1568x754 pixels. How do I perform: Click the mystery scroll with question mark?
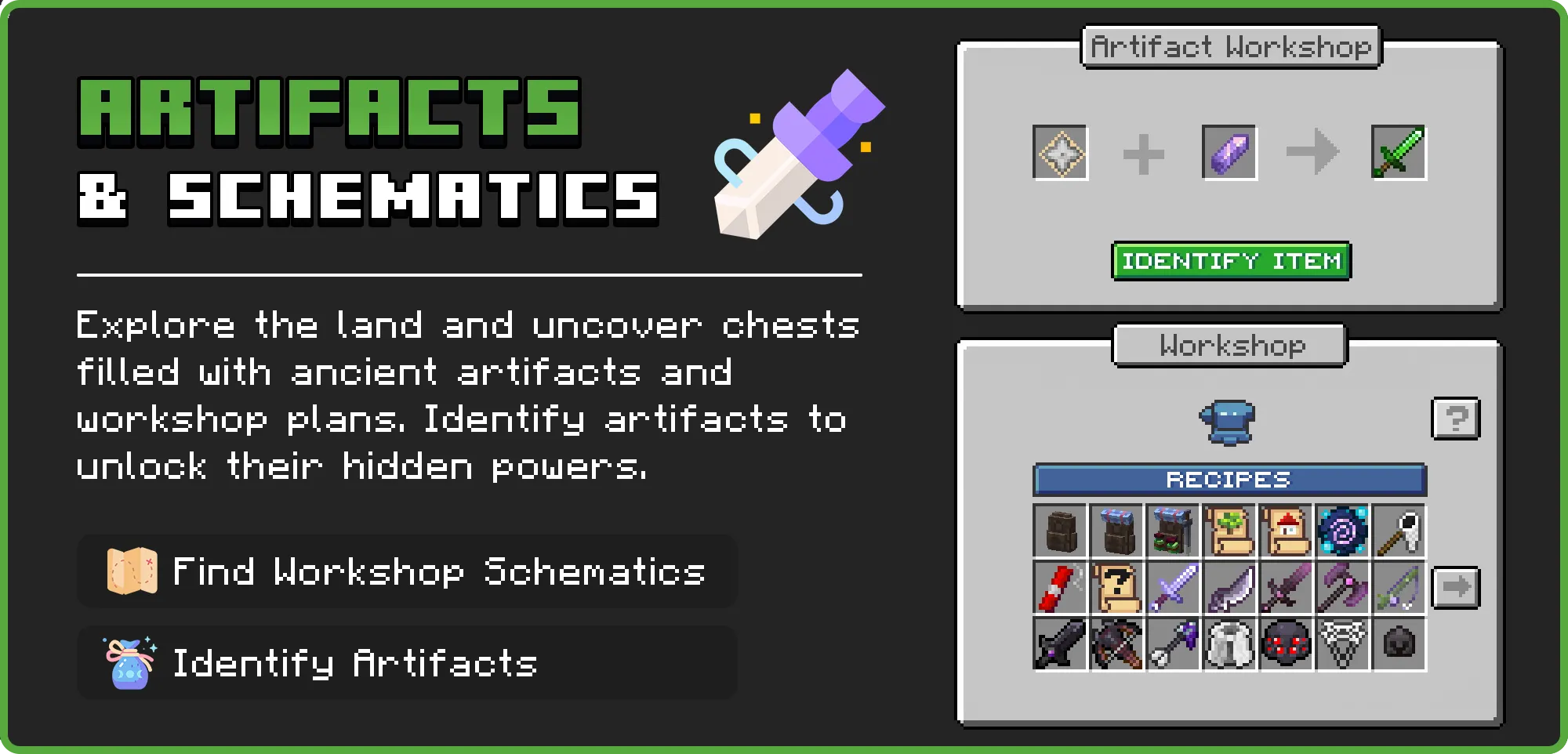pos(1117,586)
